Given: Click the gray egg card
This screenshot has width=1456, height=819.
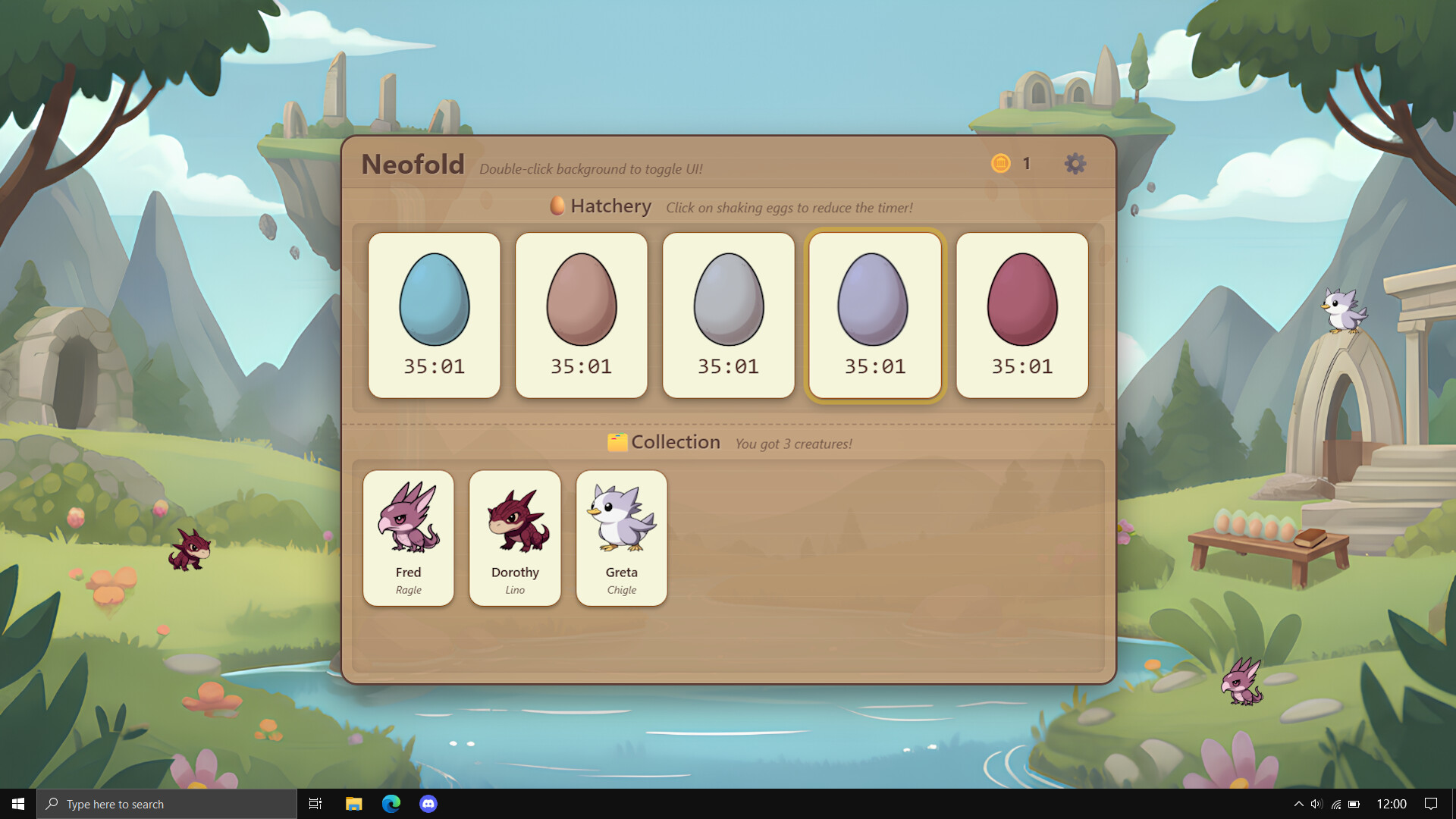Looking at the screenshot, I should tap(728, 315).
